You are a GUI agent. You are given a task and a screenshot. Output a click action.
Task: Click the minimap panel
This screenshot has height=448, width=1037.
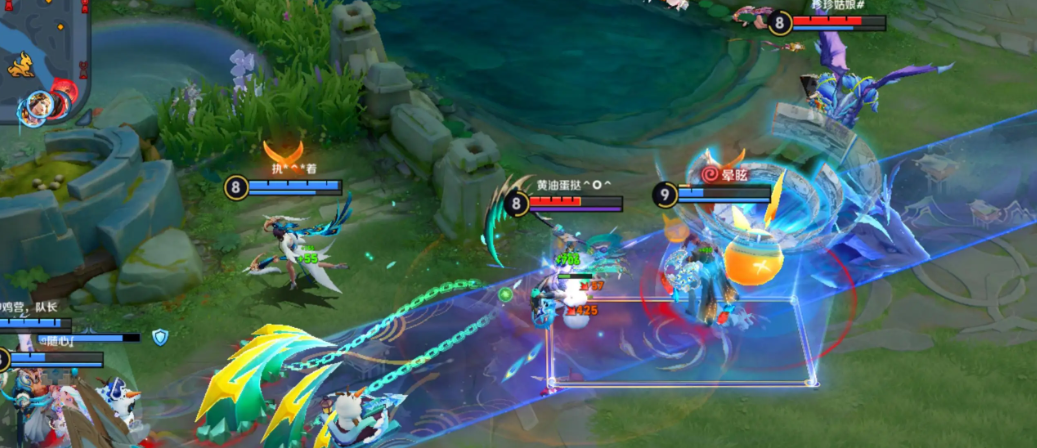(43, 60)
